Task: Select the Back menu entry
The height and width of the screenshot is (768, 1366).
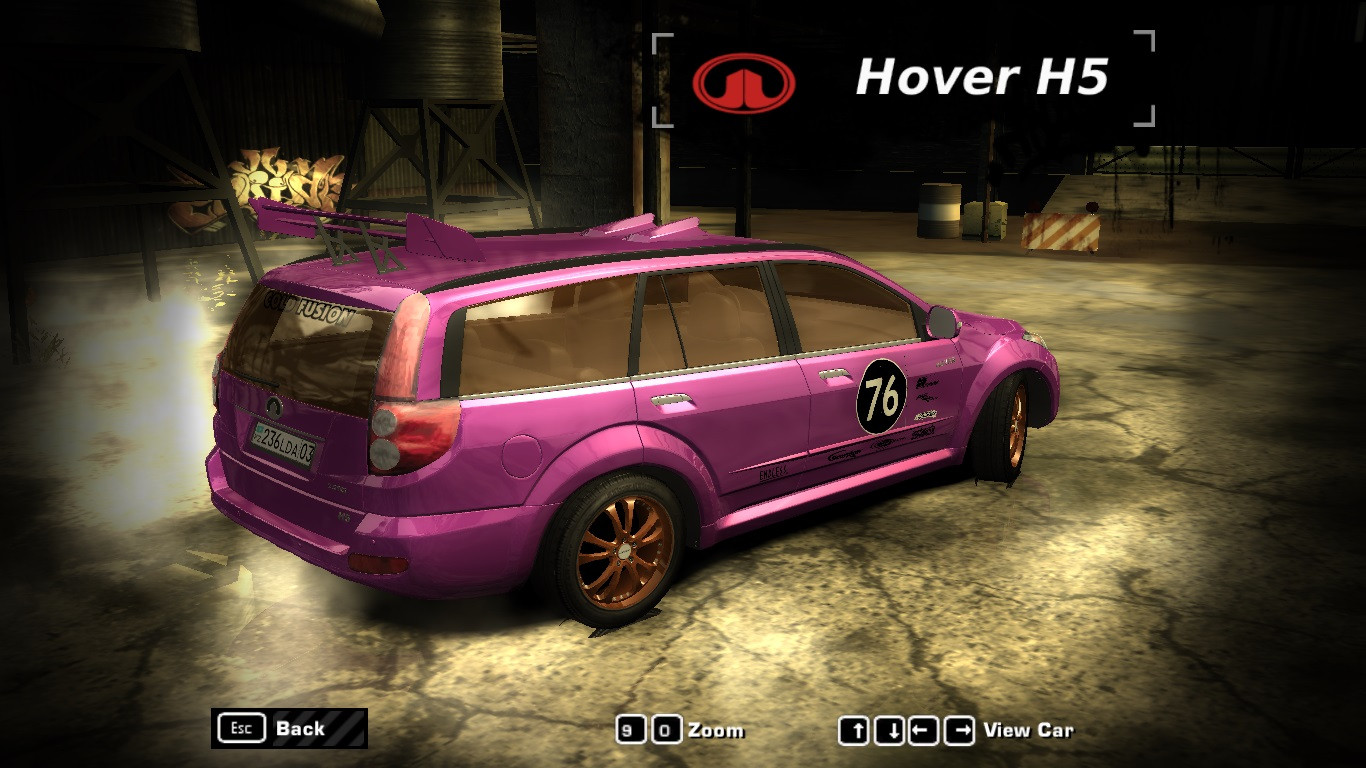Action: point(300,729)
